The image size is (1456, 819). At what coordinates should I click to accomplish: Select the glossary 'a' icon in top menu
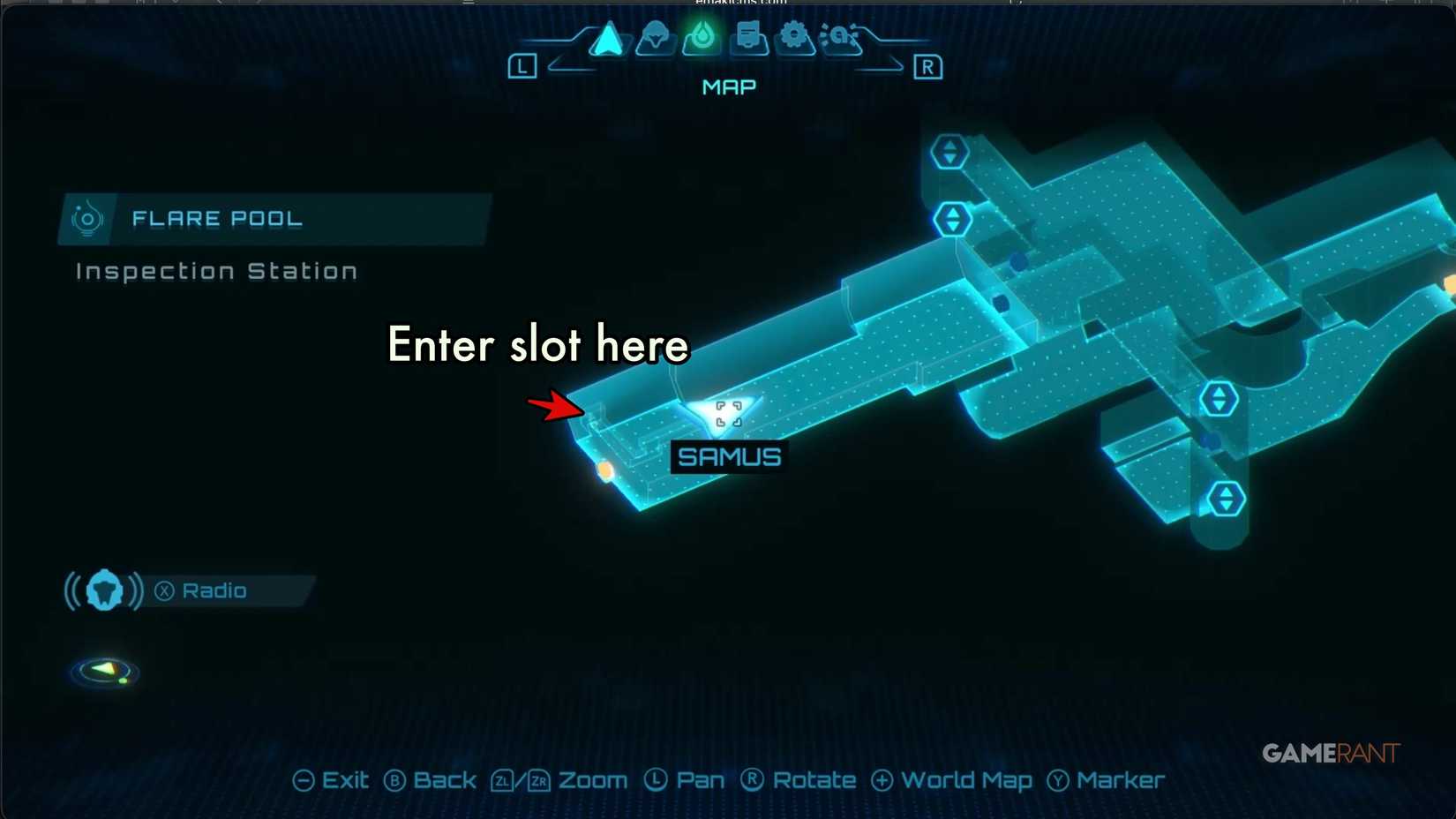click(840, 37)
